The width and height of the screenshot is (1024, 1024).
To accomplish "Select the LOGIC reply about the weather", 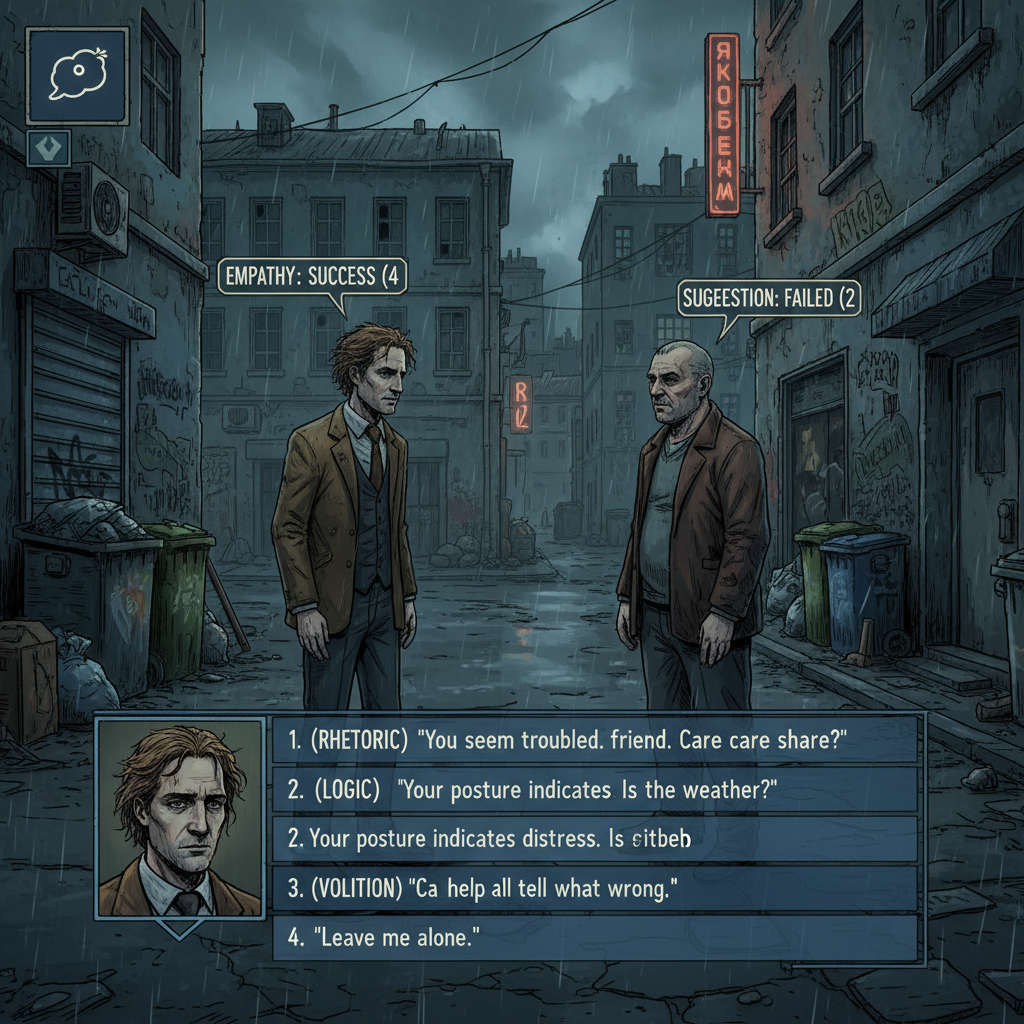I will click(595, 790).
